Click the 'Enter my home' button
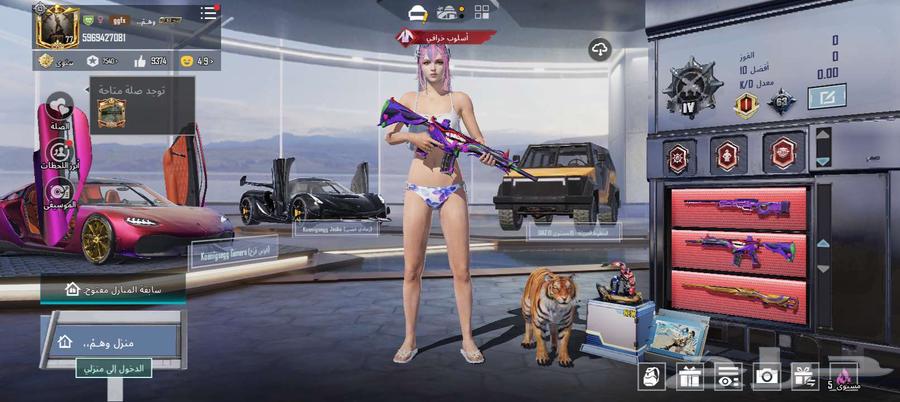Viewport: 900px width, 402px height. click(113, 369)
